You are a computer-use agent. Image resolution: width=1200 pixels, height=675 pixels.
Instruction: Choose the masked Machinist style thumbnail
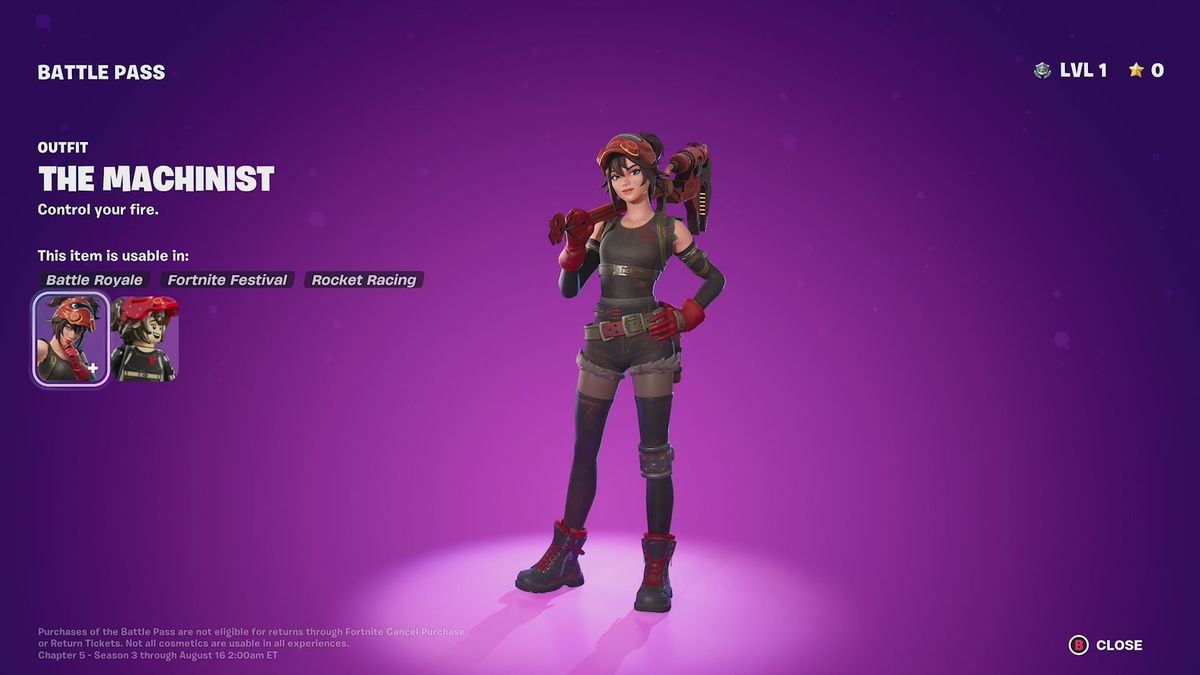coord(145,339)
